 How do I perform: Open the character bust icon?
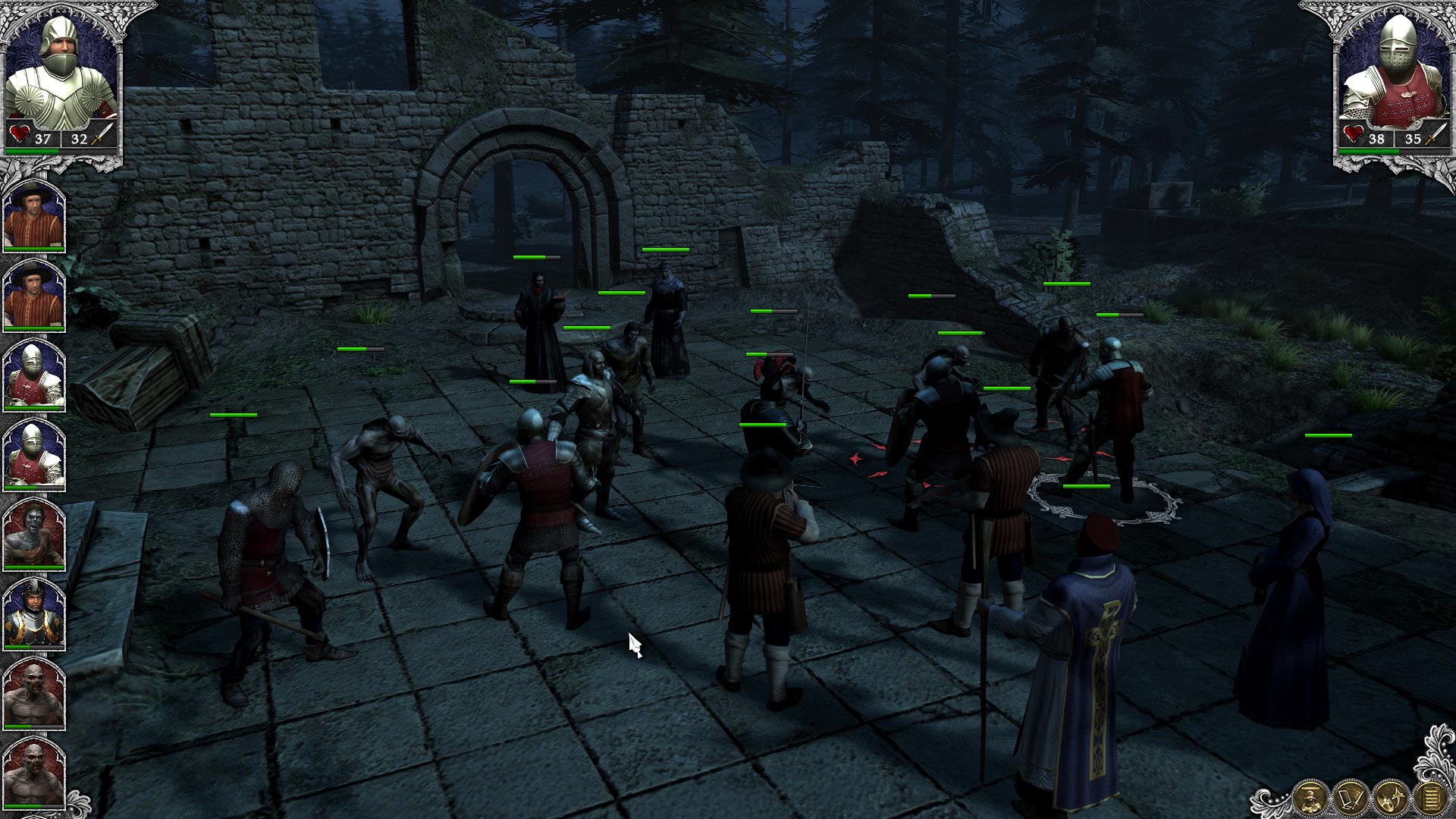click(x=1310, y=798)
